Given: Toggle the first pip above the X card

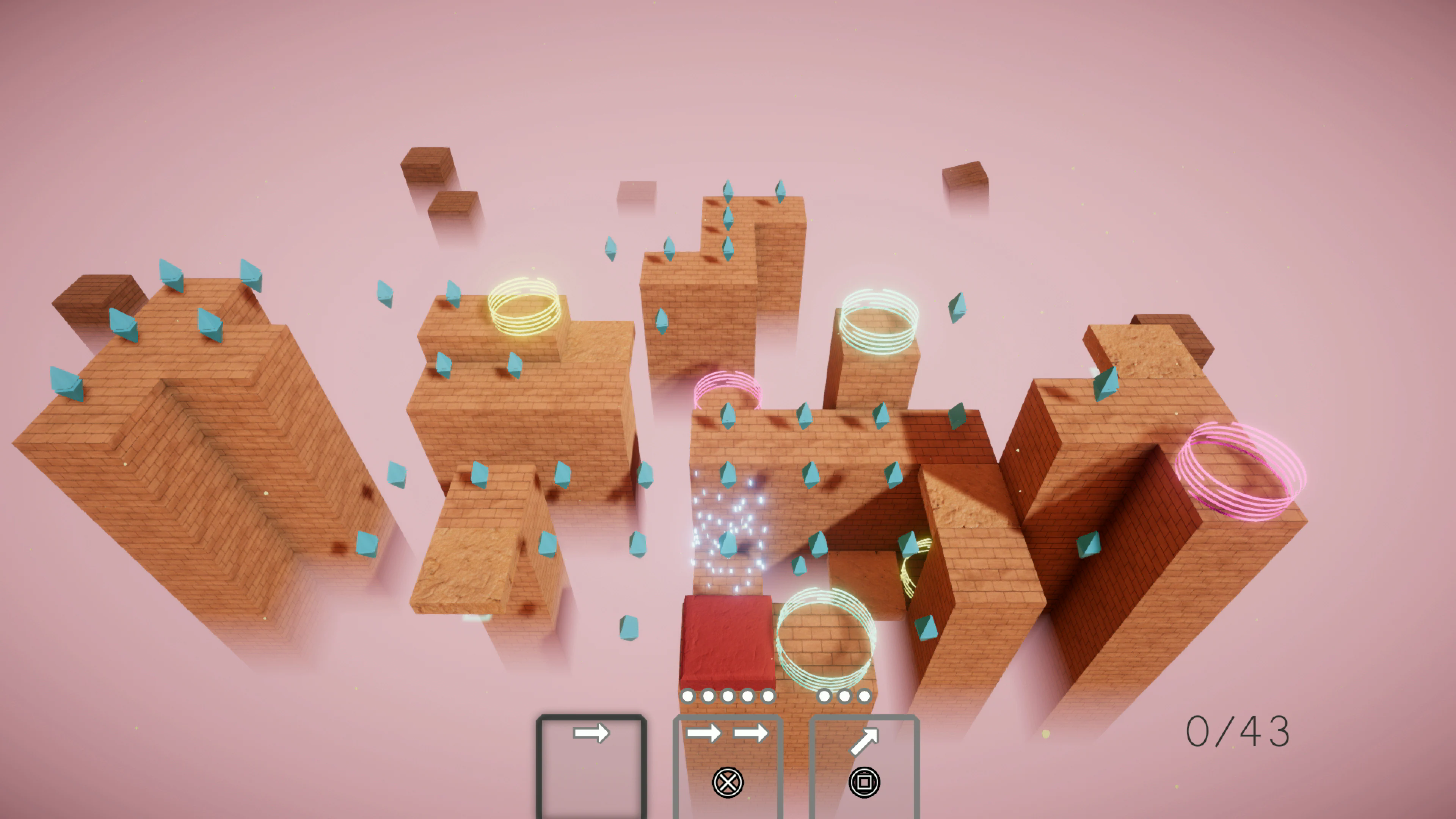Looking at the screenshot, I should click(688, 696).
